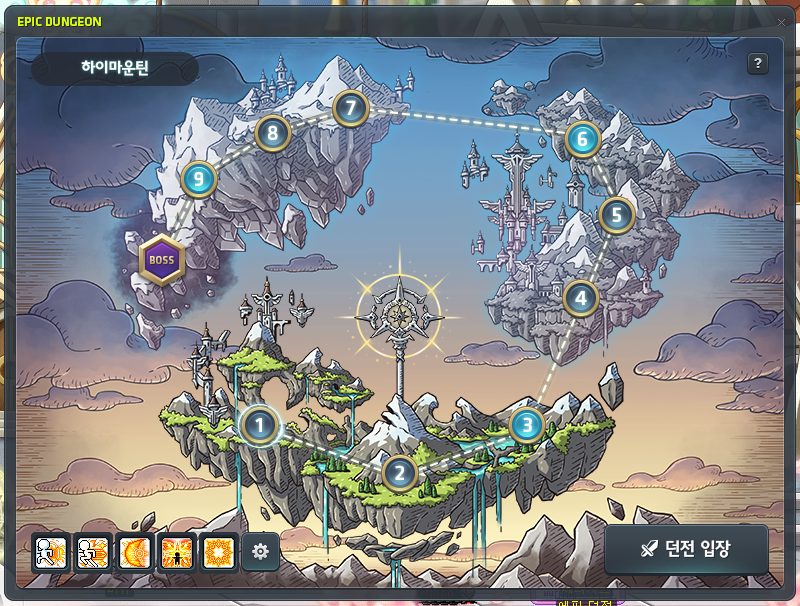
Task: Click the dashing figure with flames icon
Action: click(92, 551)
